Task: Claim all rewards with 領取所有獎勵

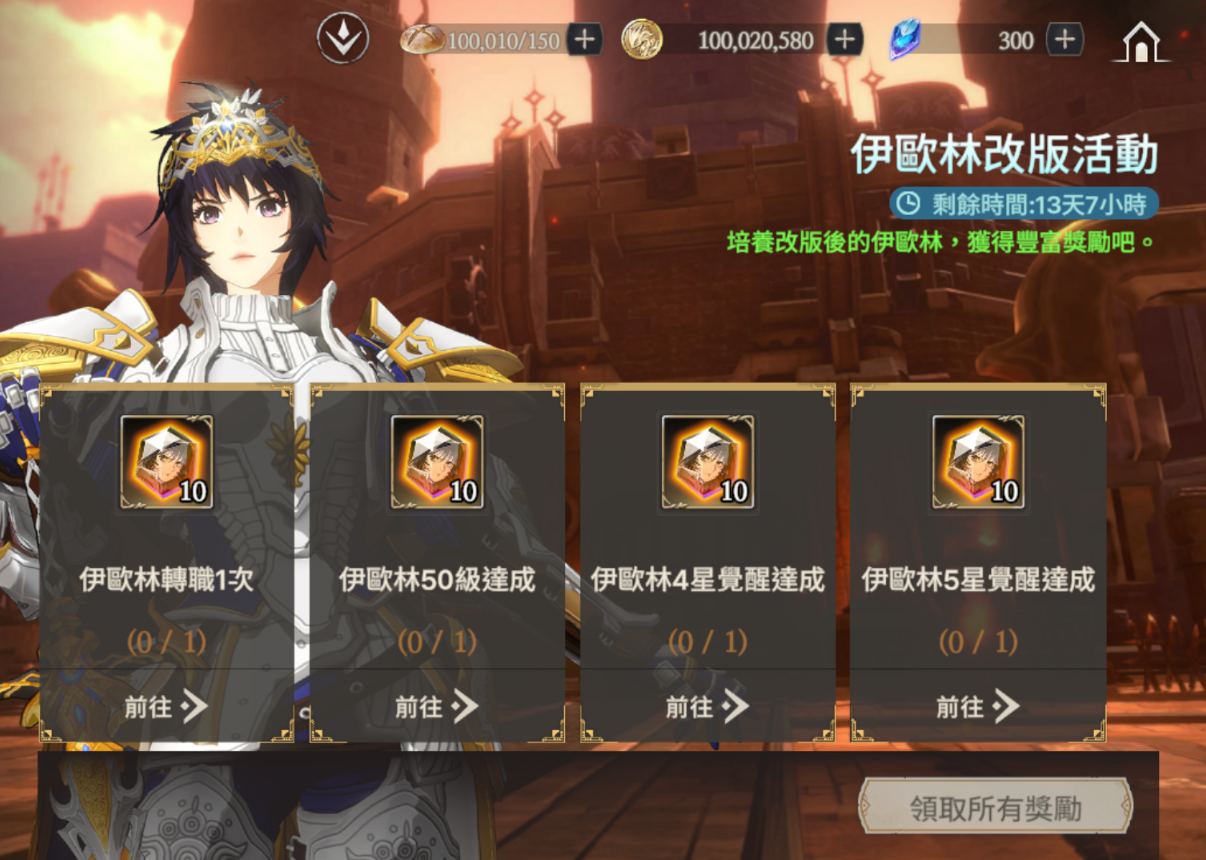Action: [996, 808]
